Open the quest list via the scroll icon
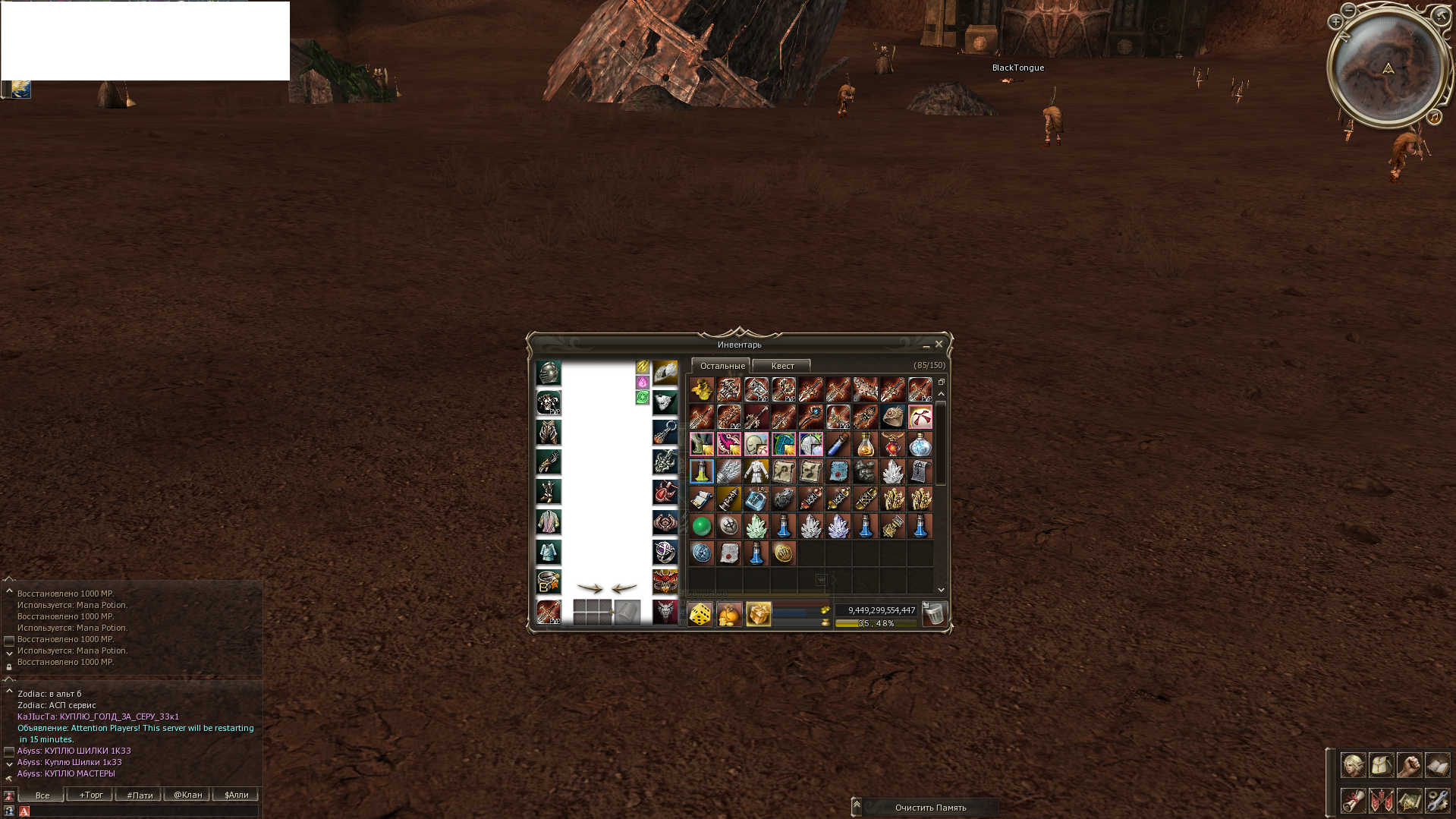Viewport: 1456px width, 819px height. [1354, 801]
